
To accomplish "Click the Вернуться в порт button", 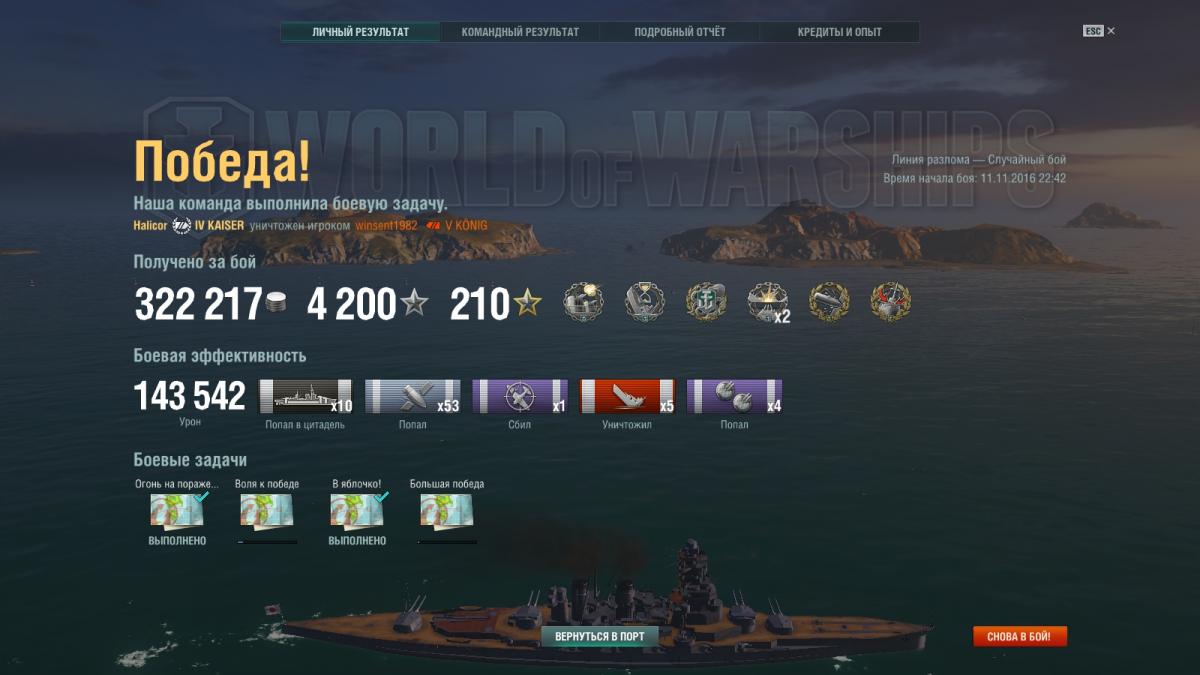I will tap(600, 636).
